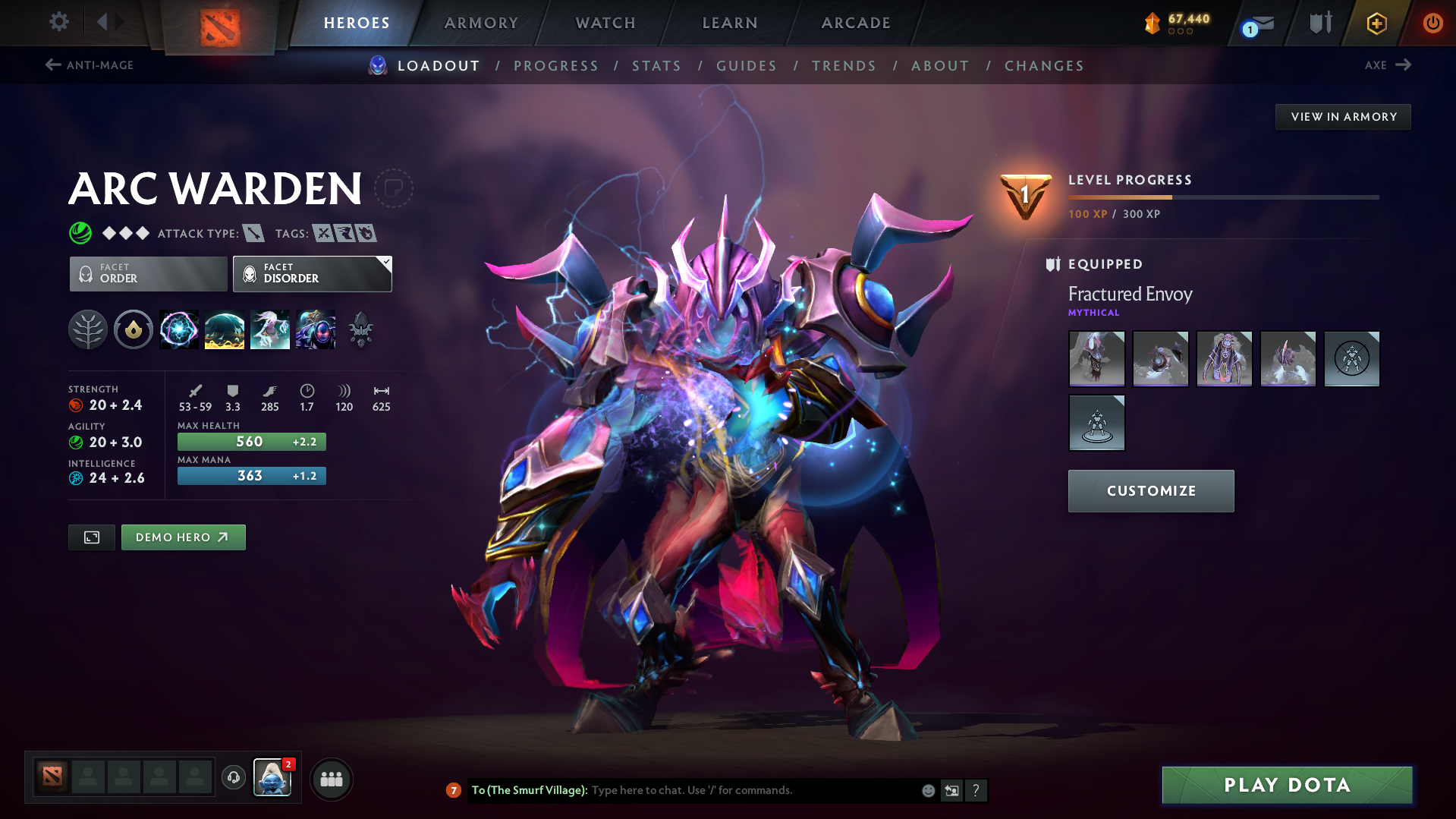Select the Tempest Double ability icon
This screenshot has width=1456, height=819.
(316, 329)
